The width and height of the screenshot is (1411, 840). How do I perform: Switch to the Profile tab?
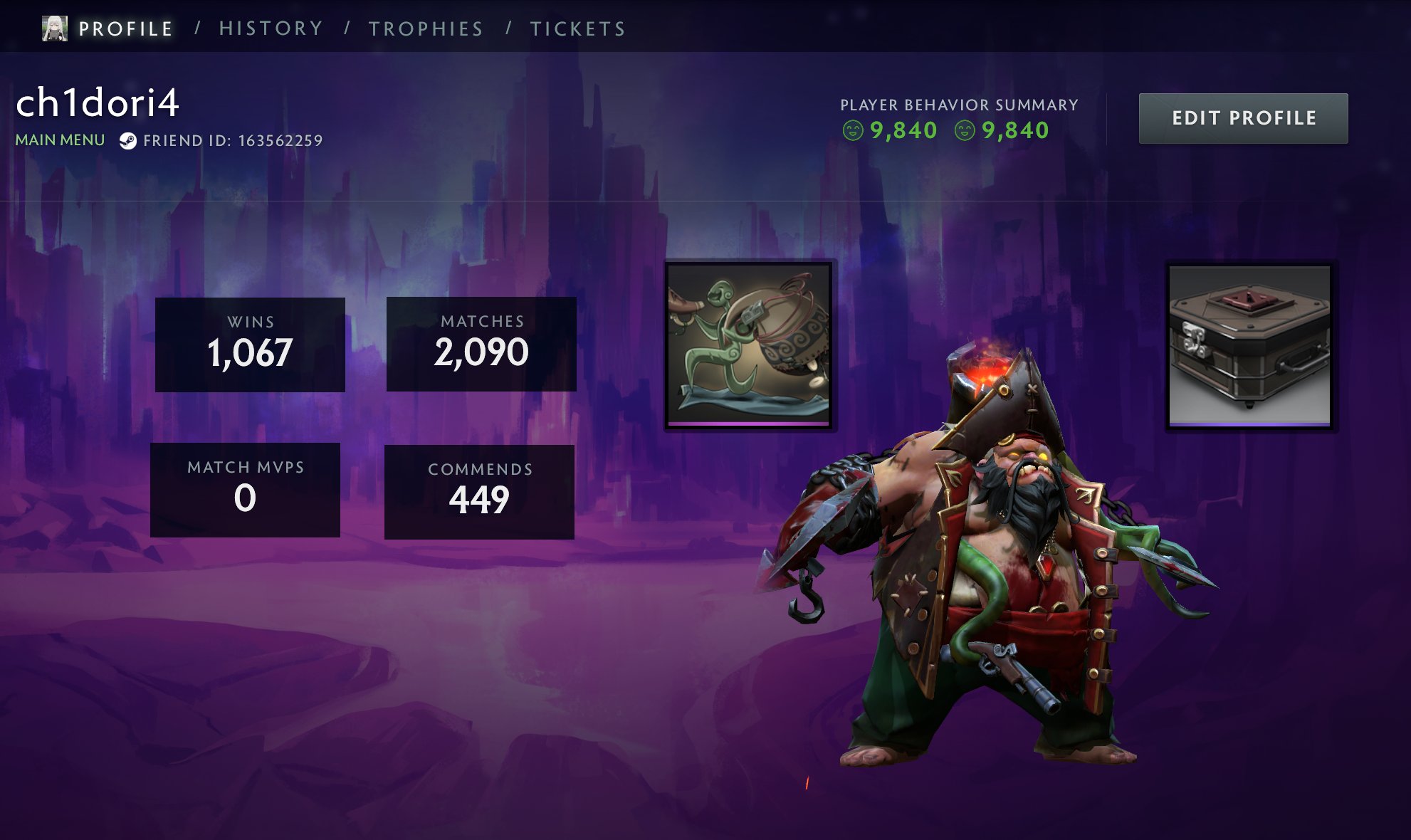pyautogui.click(x=125, y=28)
